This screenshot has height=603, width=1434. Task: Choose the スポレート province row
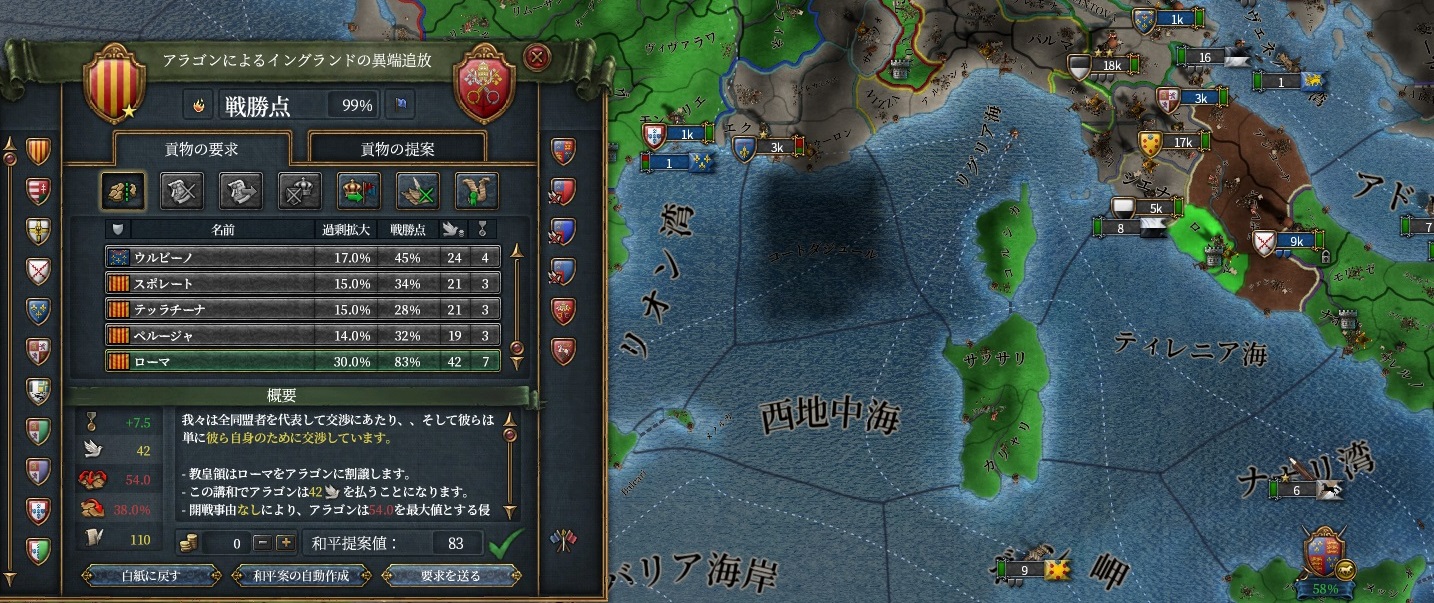point(302,283)
